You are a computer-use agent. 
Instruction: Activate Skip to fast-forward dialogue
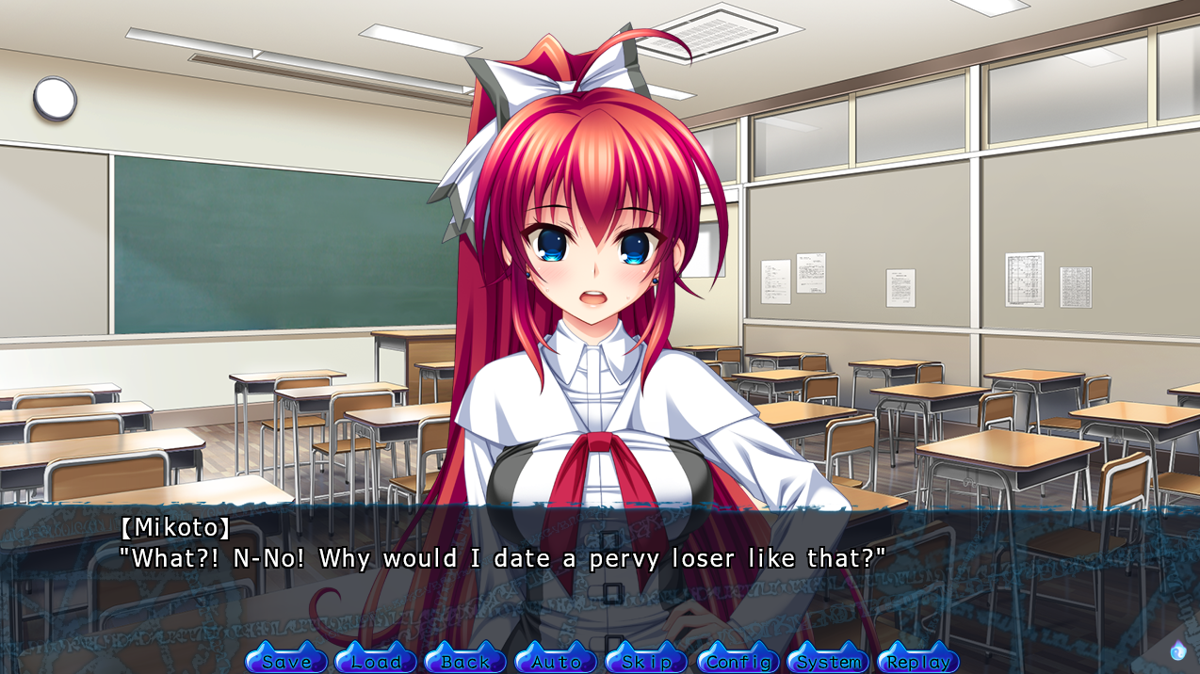pyautogui.click(x=646, y=661)
